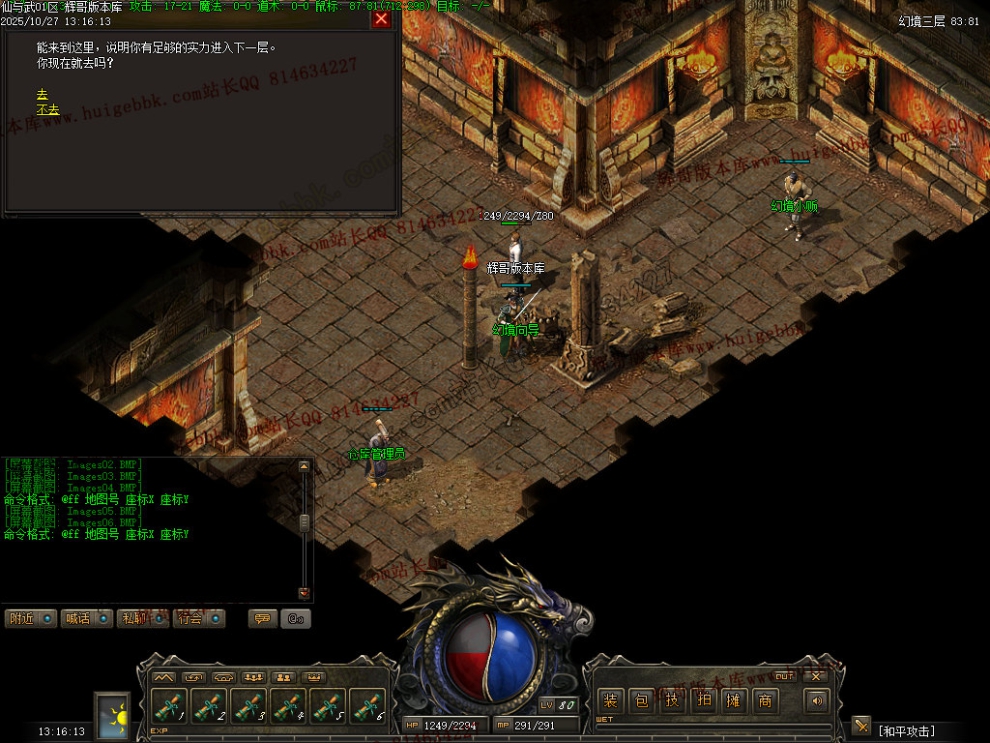Open the 商 shop panel

[x=765, y=701]
